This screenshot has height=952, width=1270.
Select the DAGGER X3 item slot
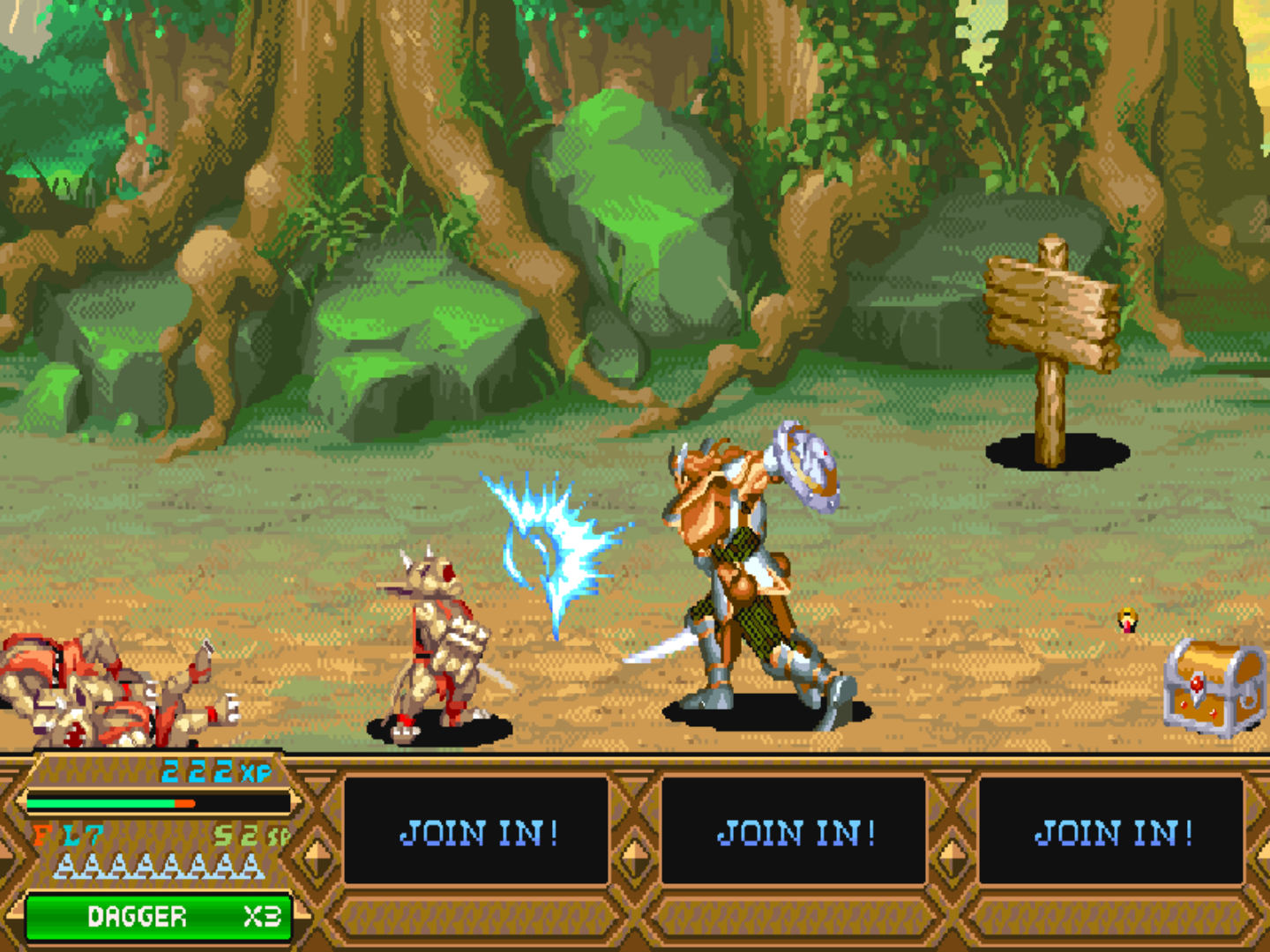(x=159, y=915)
